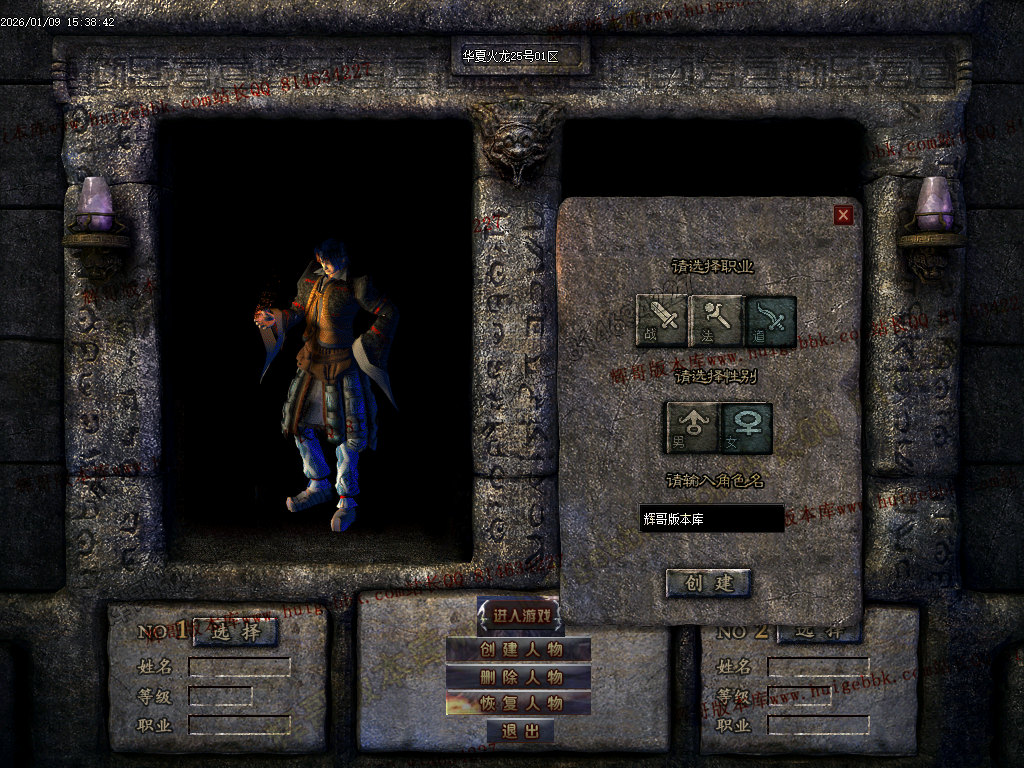Confirm character with the 创建 button
This screenshot has height=768, width=1024.
[x=708, y=583]
